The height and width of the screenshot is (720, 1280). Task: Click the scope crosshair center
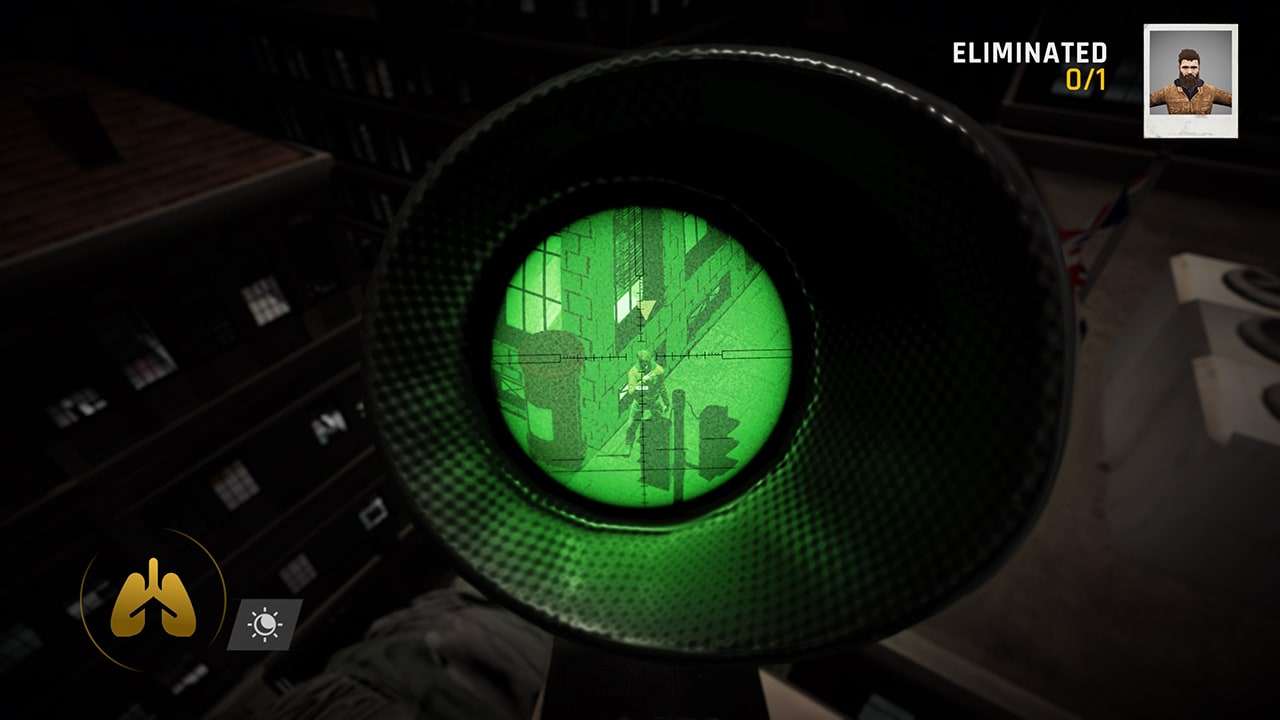pyautogui.click(x=640, y=357)
